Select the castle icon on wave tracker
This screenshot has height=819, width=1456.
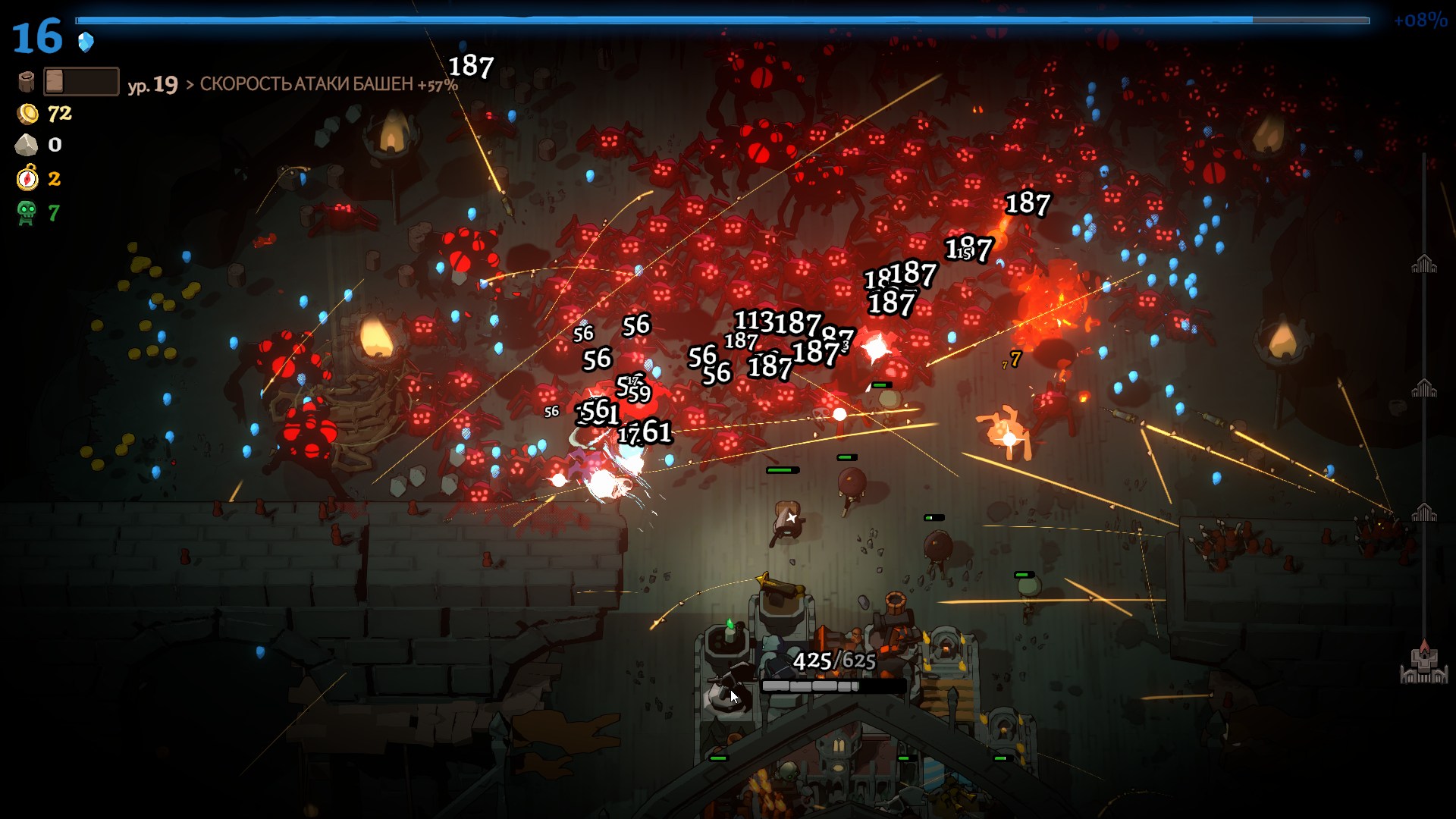[x=1423, y=664]
